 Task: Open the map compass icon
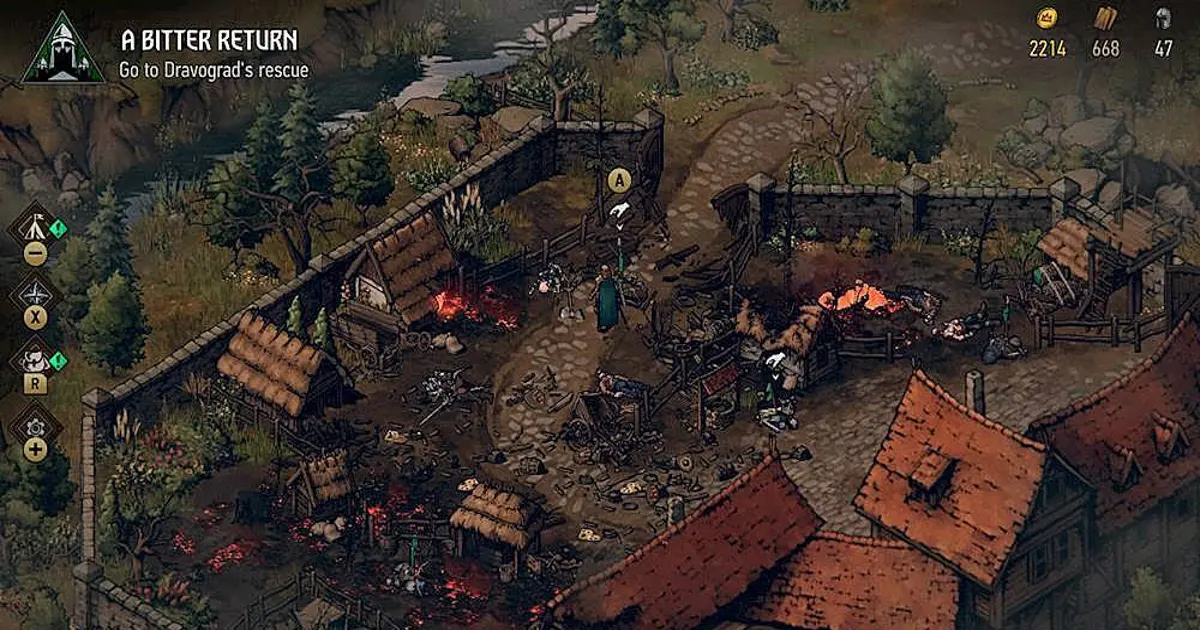click(x=35, y=293)
